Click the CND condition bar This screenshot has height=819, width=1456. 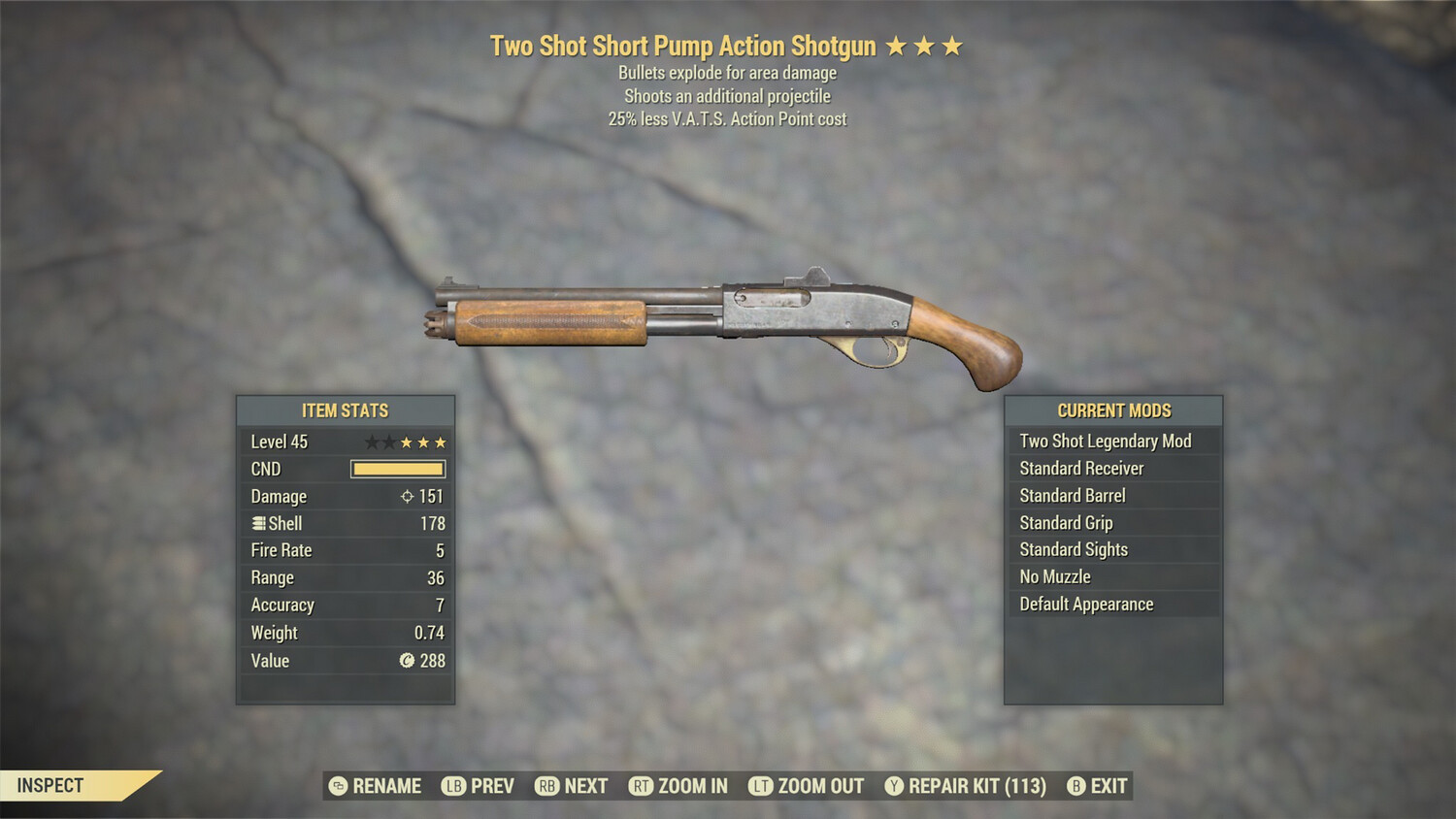[x=398, y=469]
